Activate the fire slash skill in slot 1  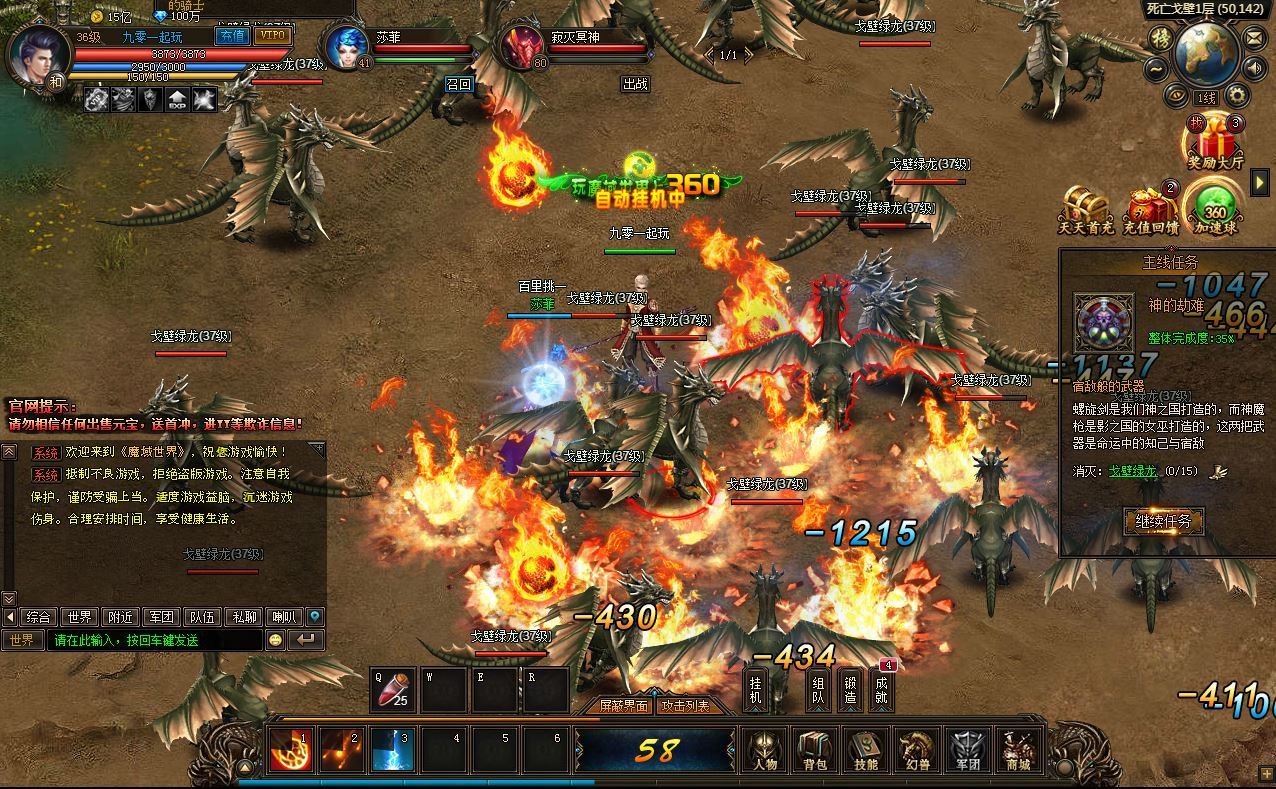point(292,750)
